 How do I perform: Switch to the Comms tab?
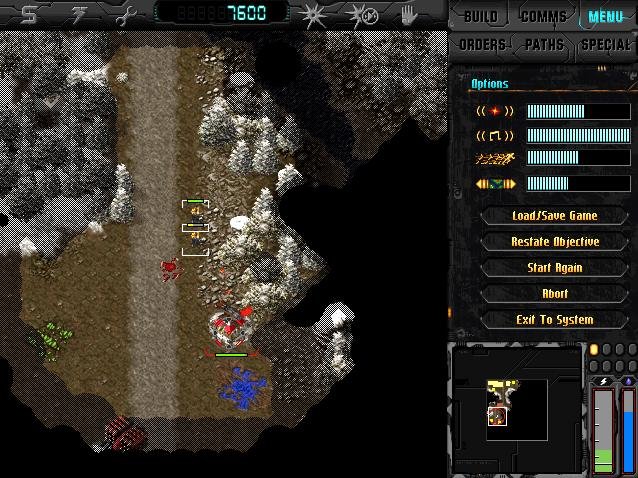coord(543,17)
